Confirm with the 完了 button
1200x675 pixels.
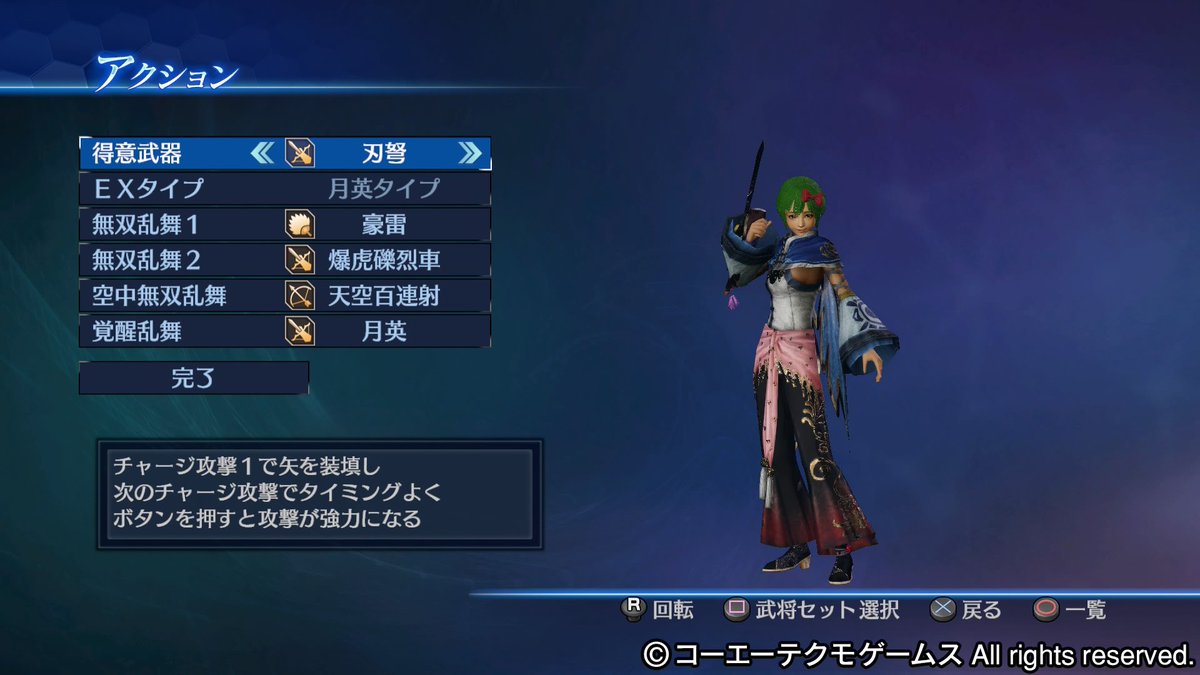tap(194, 378)
